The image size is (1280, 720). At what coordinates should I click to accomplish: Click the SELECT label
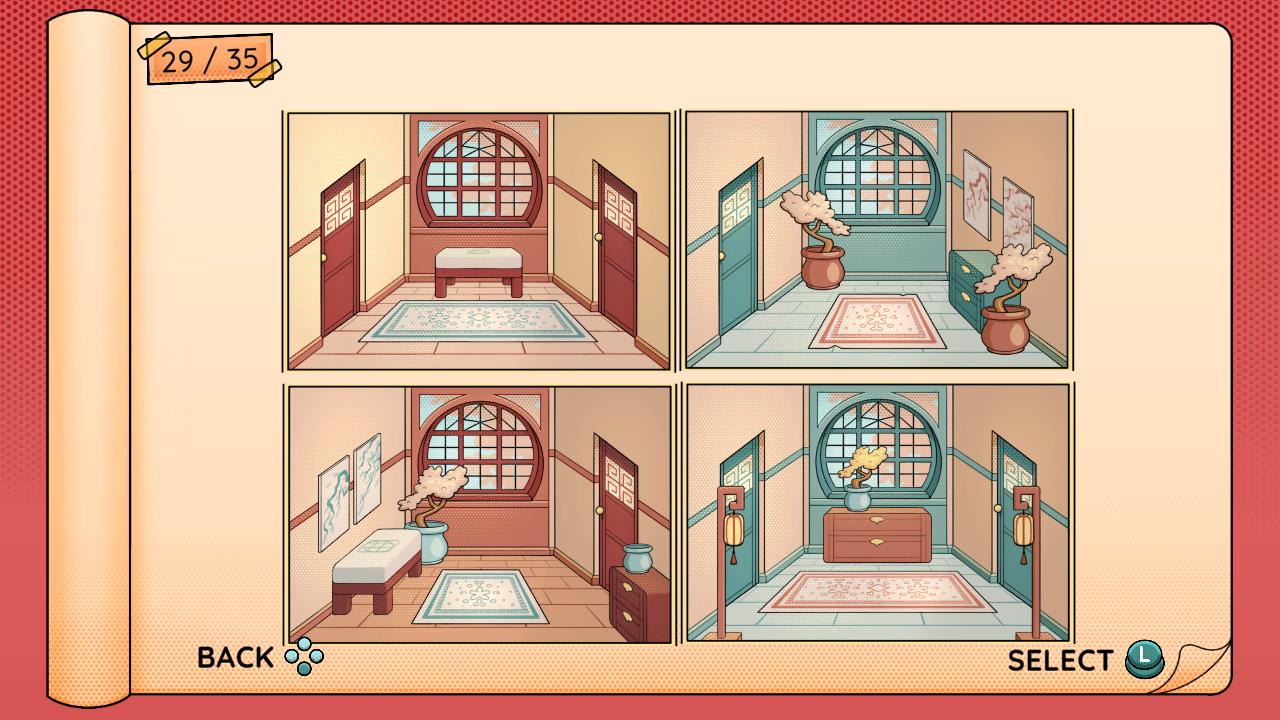[1062, 660]
